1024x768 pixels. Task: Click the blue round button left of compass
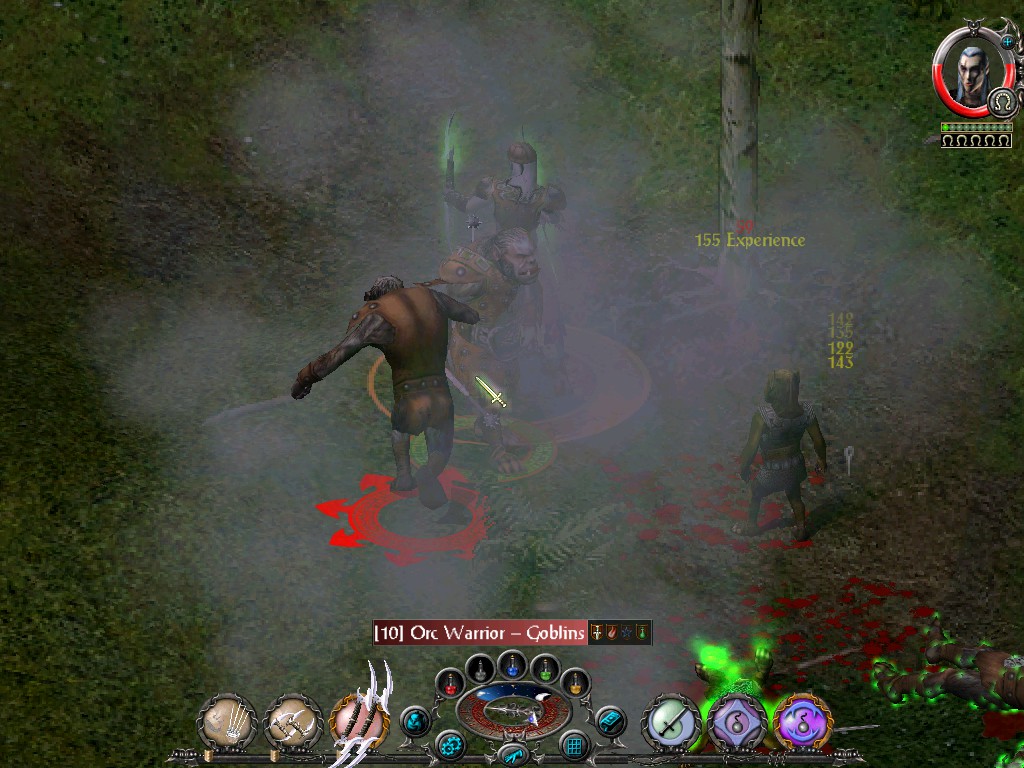pos(415,721)
